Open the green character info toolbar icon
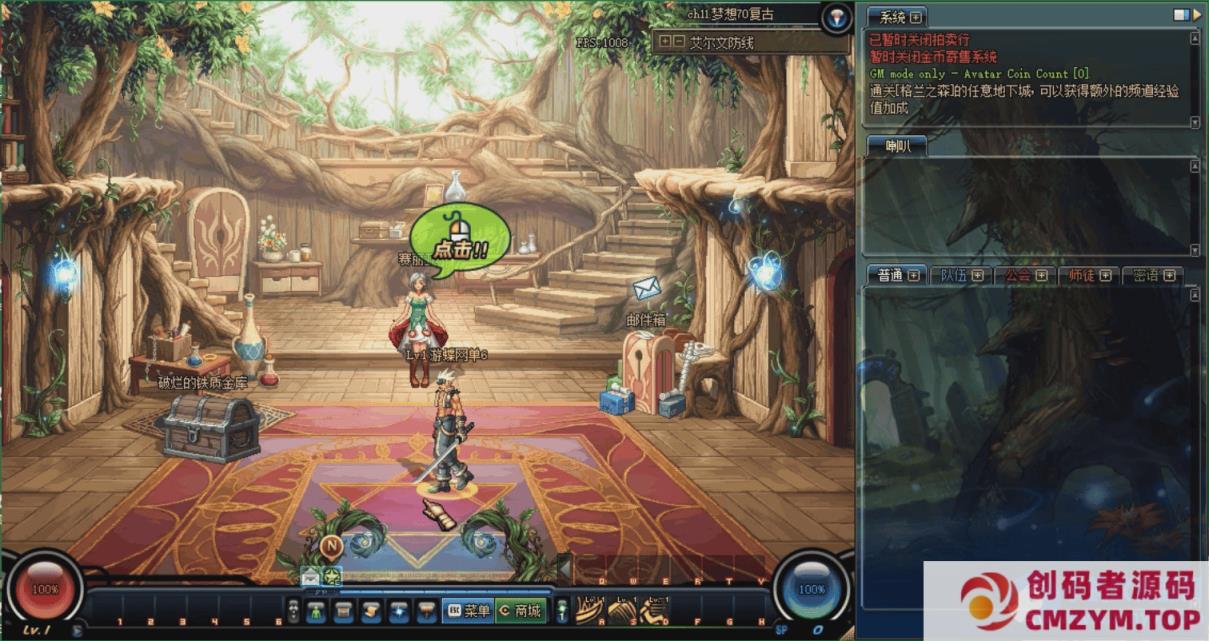 click(x=316, y=610)
